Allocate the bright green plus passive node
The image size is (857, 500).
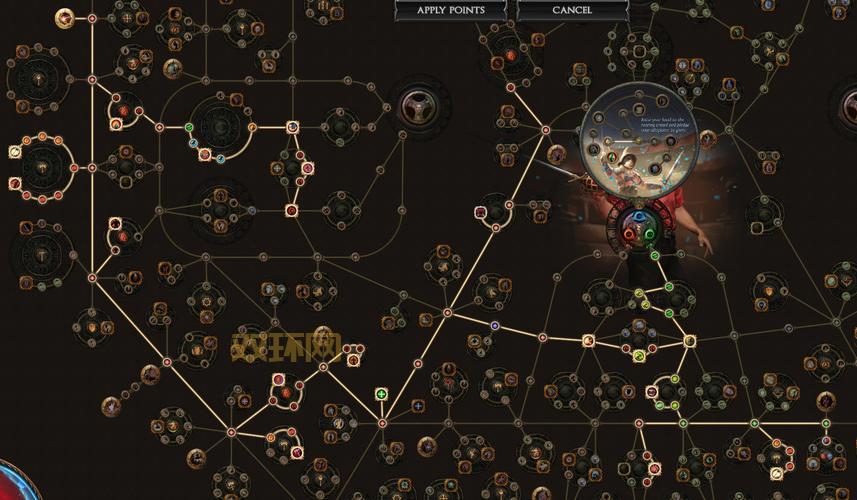(381, 394)
